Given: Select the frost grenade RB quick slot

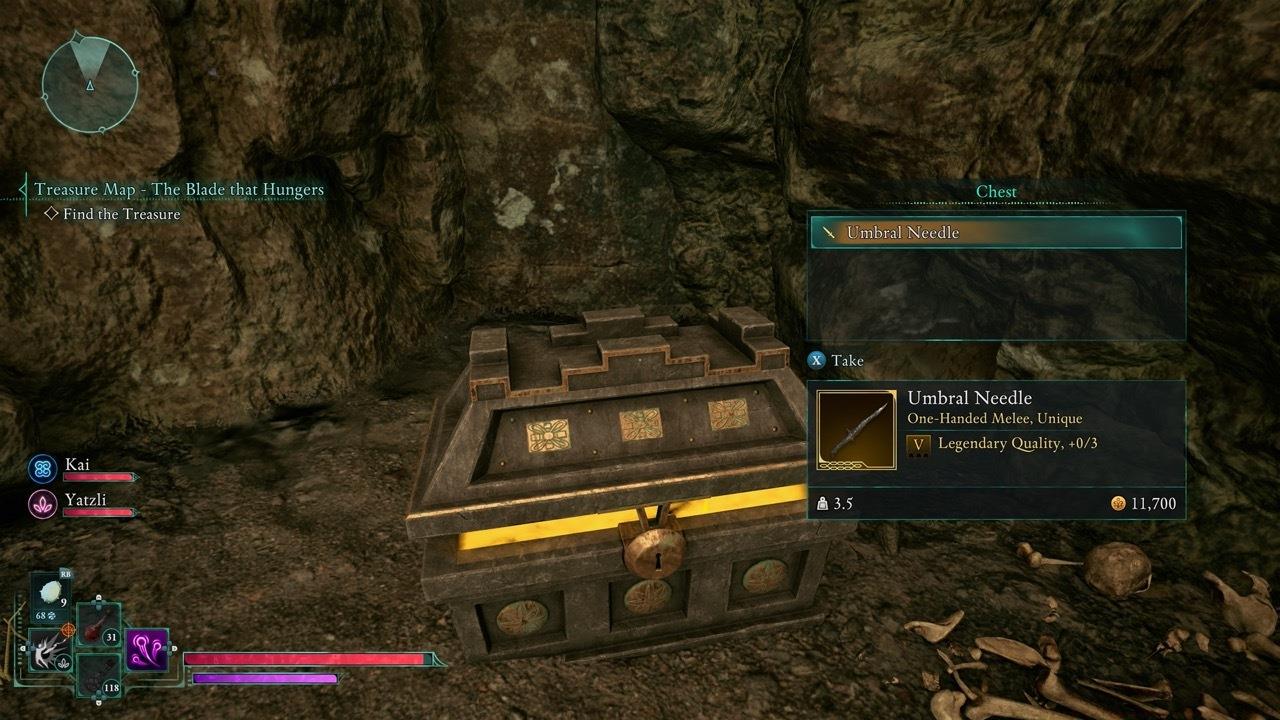Looking at the screenshot, I should pyautogui.click(x=50, y=590).
